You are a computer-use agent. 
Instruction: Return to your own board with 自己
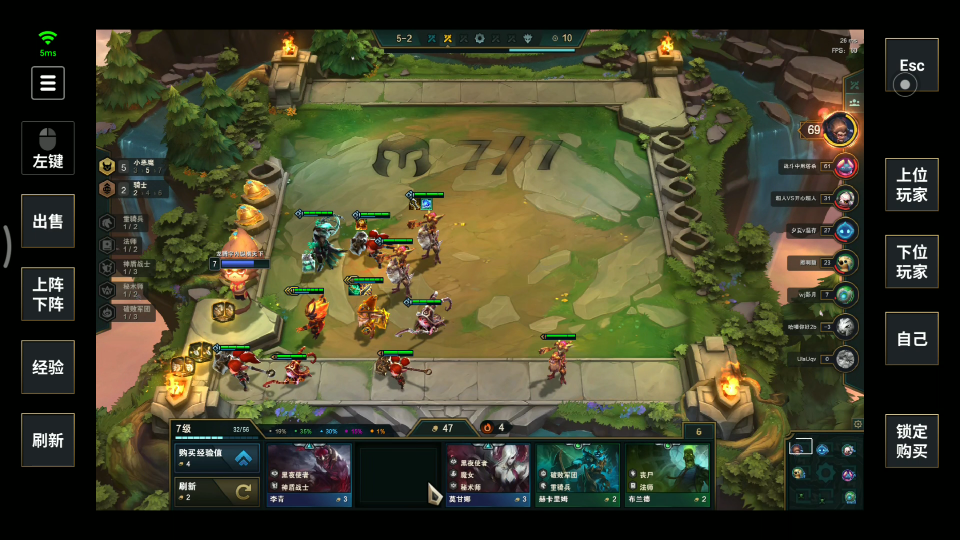pyautogui.click(x=911, y=339)
